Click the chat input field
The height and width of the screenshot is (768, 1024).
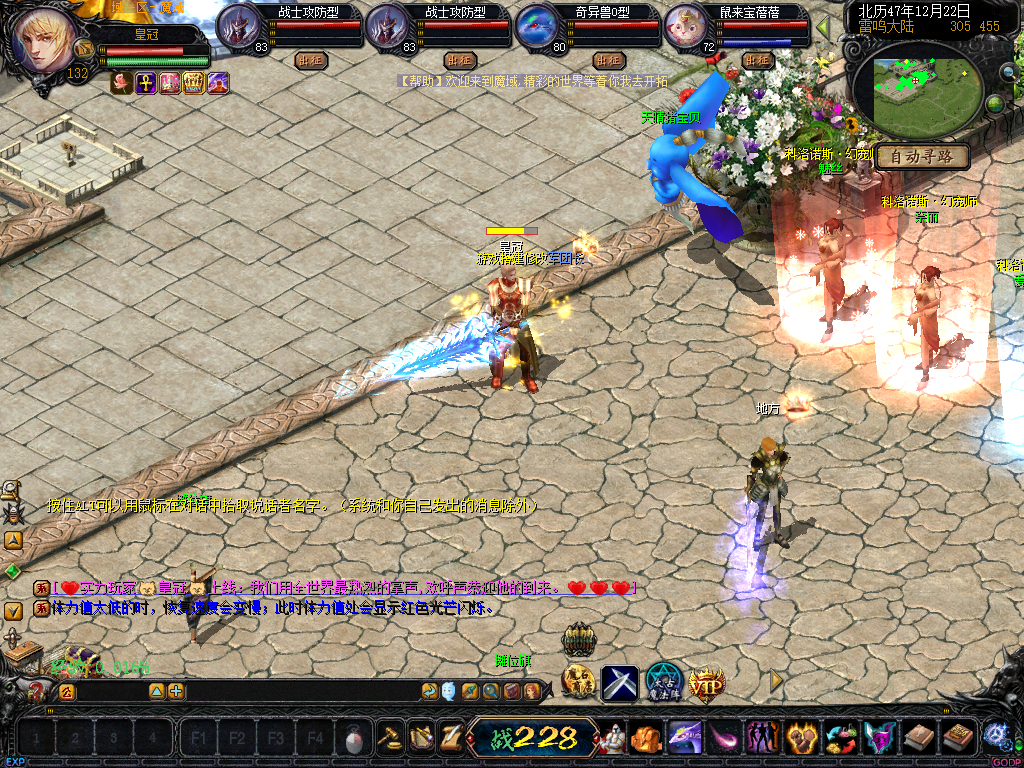pyautogui.click(x=110, y=691)
